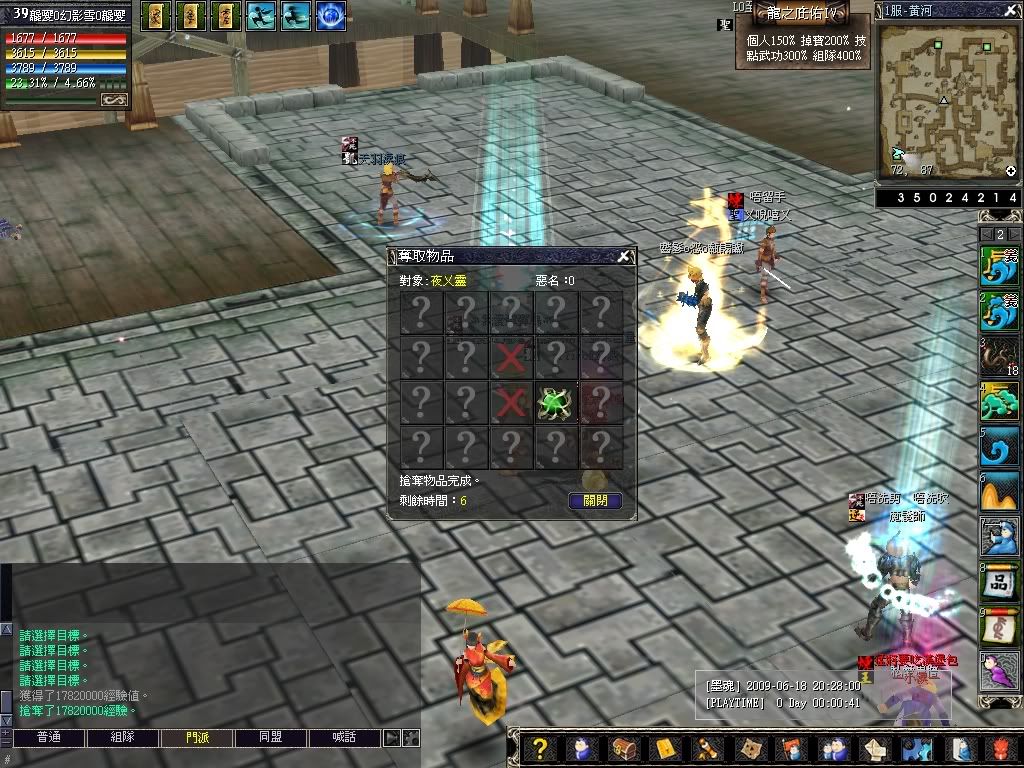Click the 關閉 button in the loot window
The height and width of the screenshot is (768, 1024).
pos(595,501)
